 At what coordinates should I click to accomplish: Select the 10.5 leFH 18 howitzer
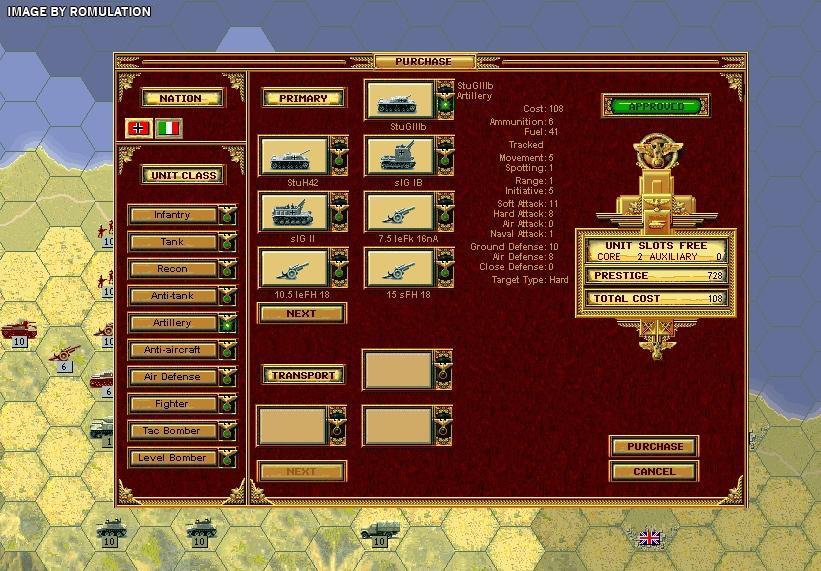293,268
